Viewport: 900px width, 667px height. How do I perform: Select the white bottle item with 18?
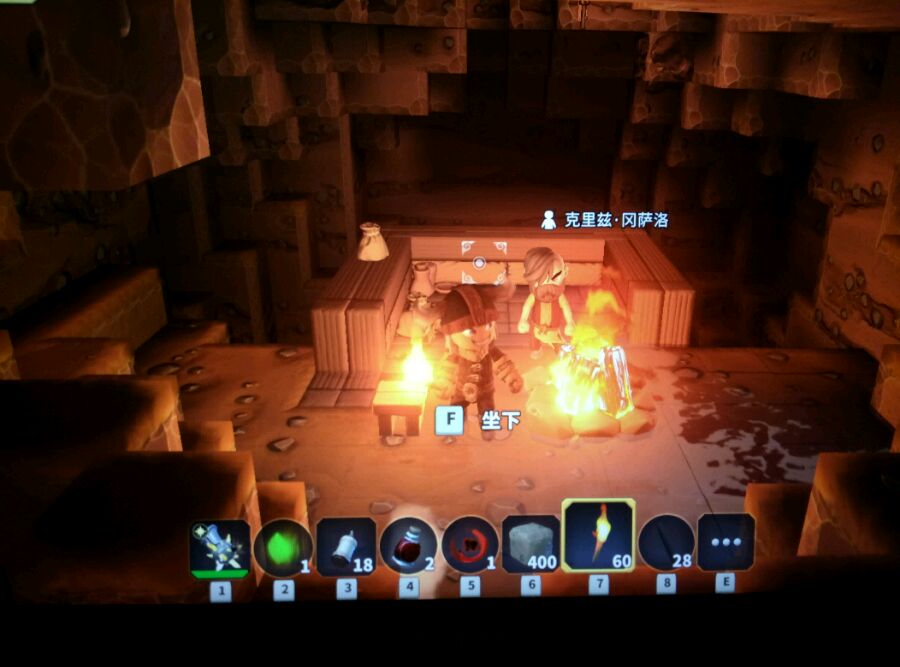tap(346, 546)
